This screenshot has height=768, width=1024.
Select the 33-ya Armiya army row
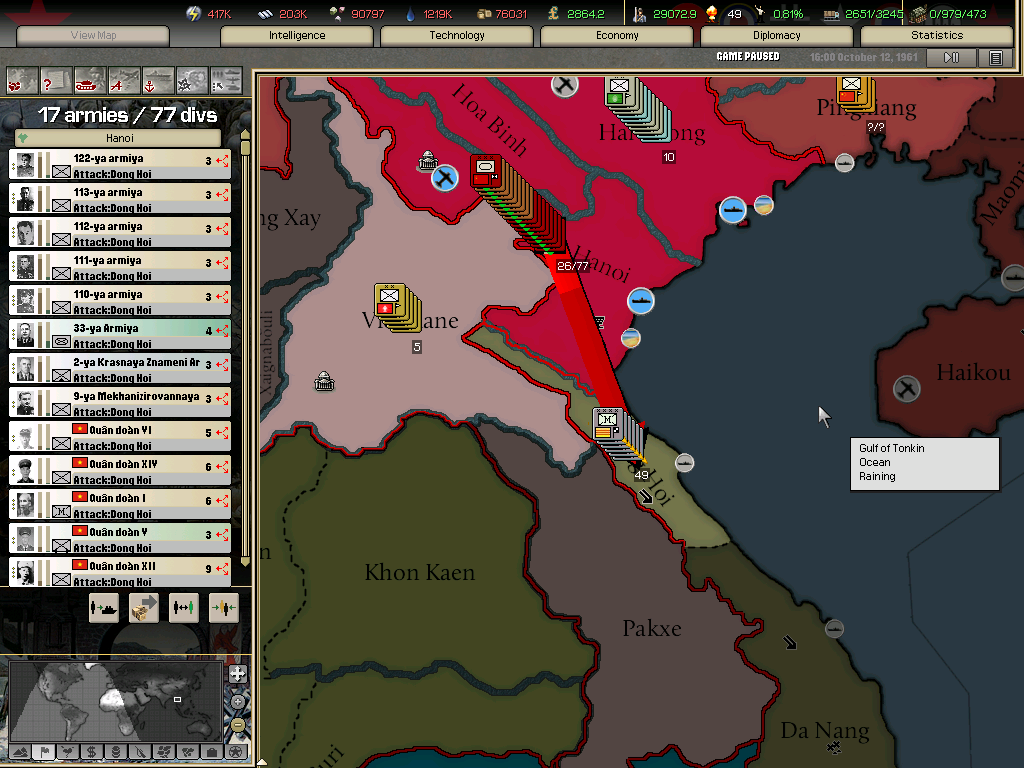(x=120, y=335)
